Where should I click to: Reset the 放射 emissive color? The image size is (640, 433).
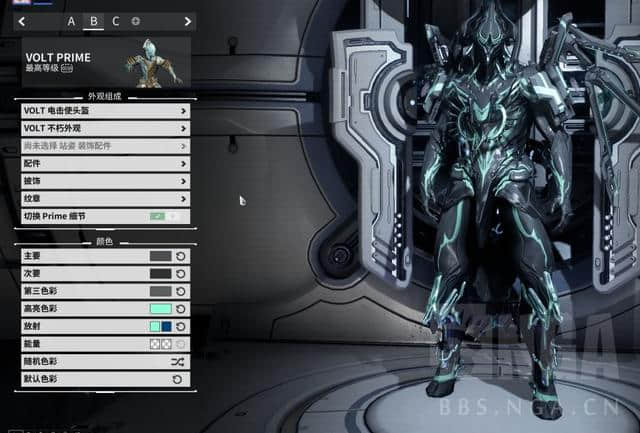(181, 326)
